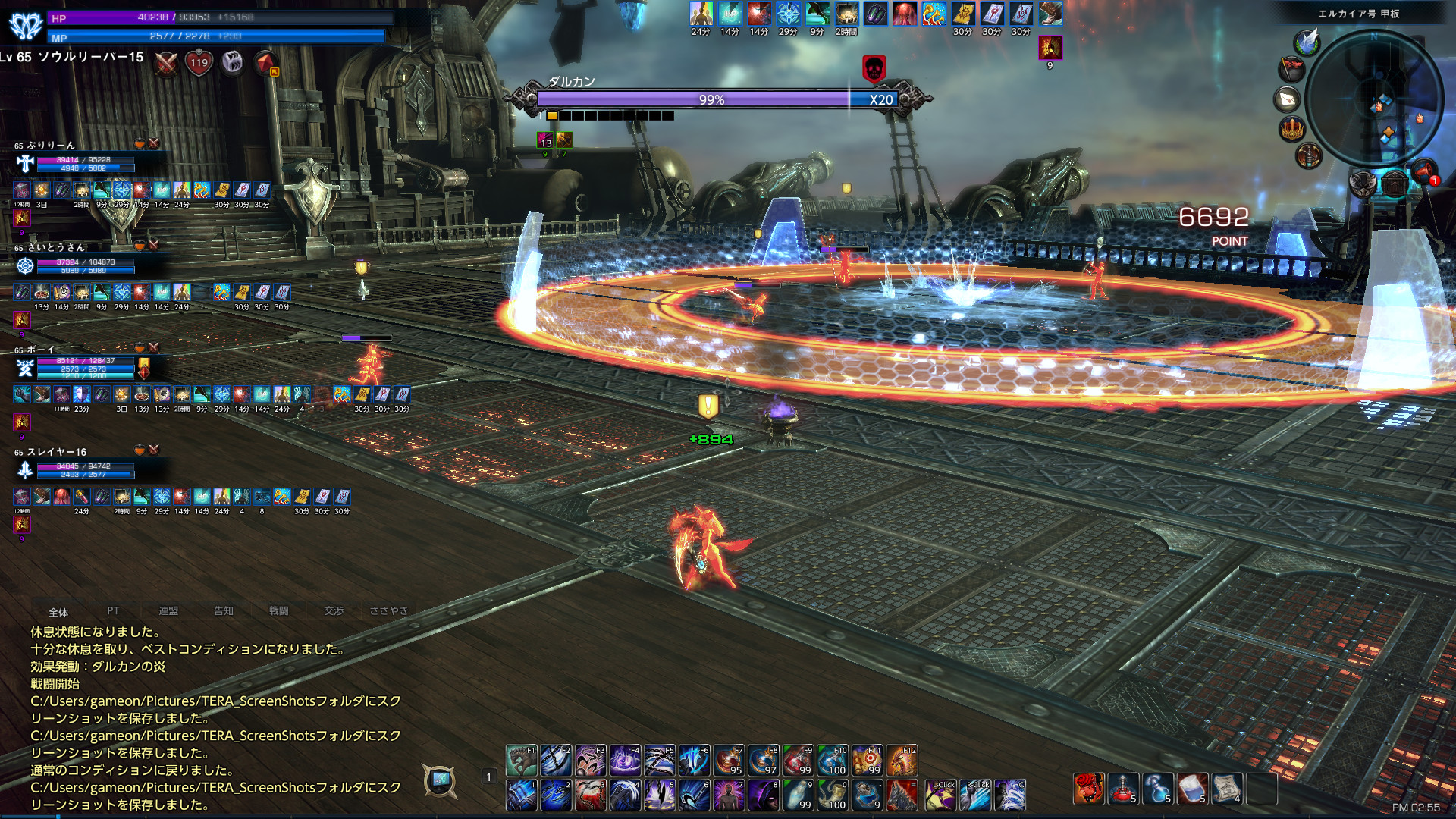Select the 戦闘 chat tab
1456x819 pixels.
pyautogui.click(x=278, y=611)
